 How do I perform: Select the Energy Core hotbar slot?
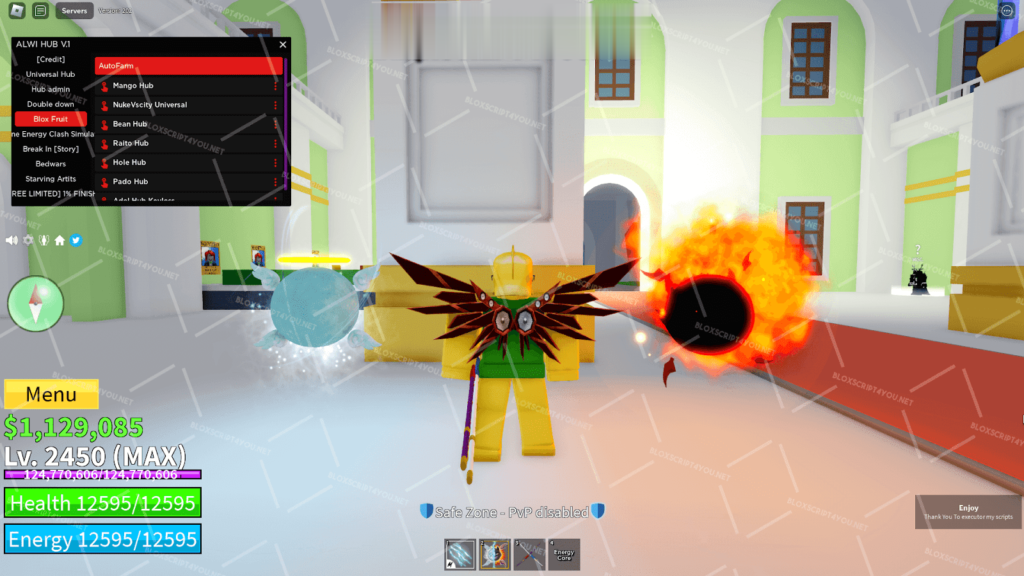click(564, 554)
